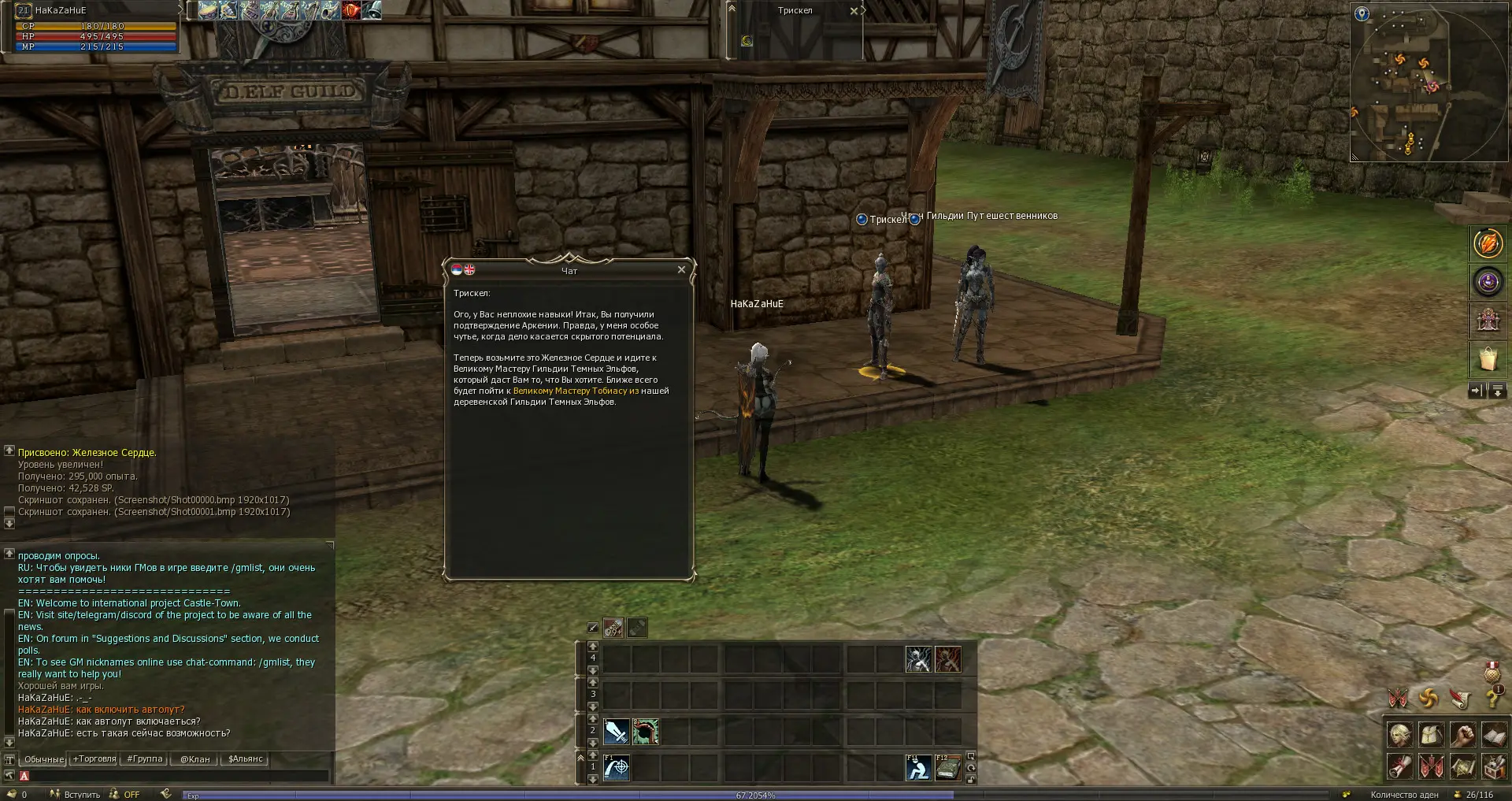Switch to the $Альянс chat tab

pyautogui.click(x=245, y=759)
